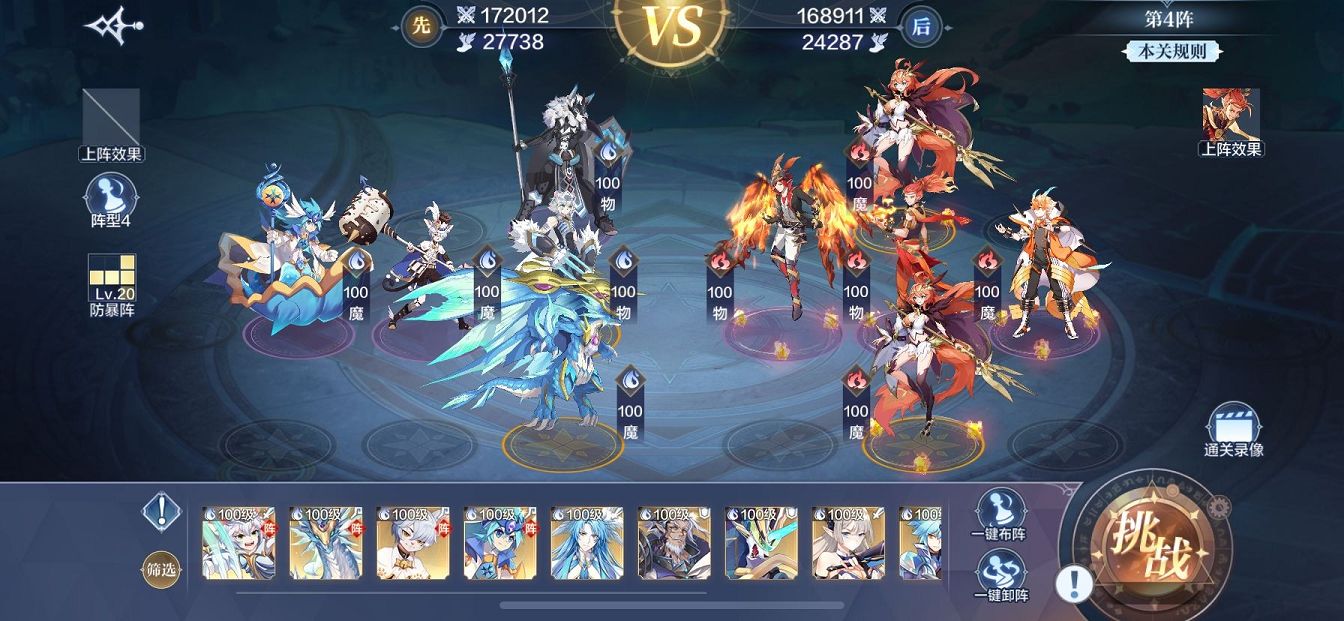This screenshot has height=621, width=1344.
Task: Tap the 先 turn-order badge
Action: (422, 27)
